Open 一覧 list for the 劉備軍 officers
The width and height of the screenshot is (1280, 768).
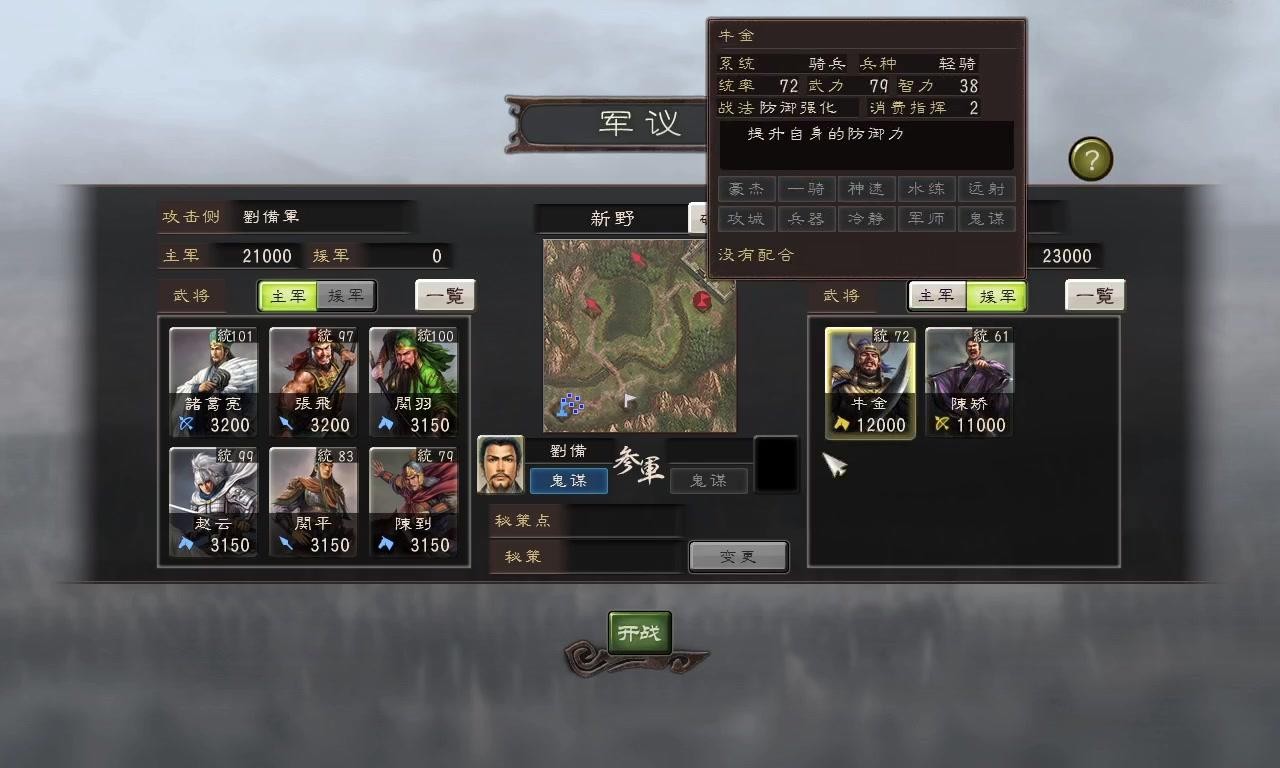click(445, 296)
